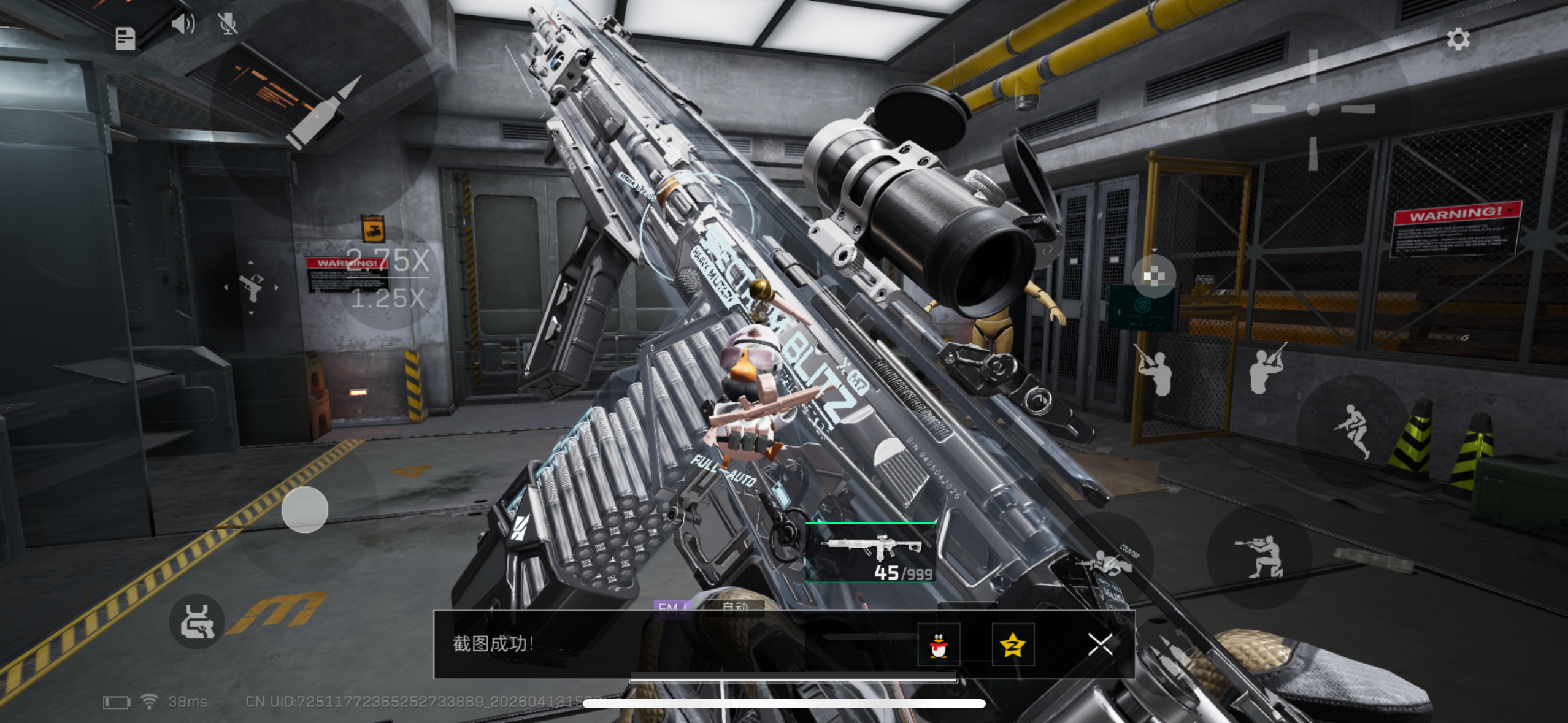The width and height of the screenshot is (1568, 723).
Task: Close the screenshot success banner
Action: (x=1100, y=645)
